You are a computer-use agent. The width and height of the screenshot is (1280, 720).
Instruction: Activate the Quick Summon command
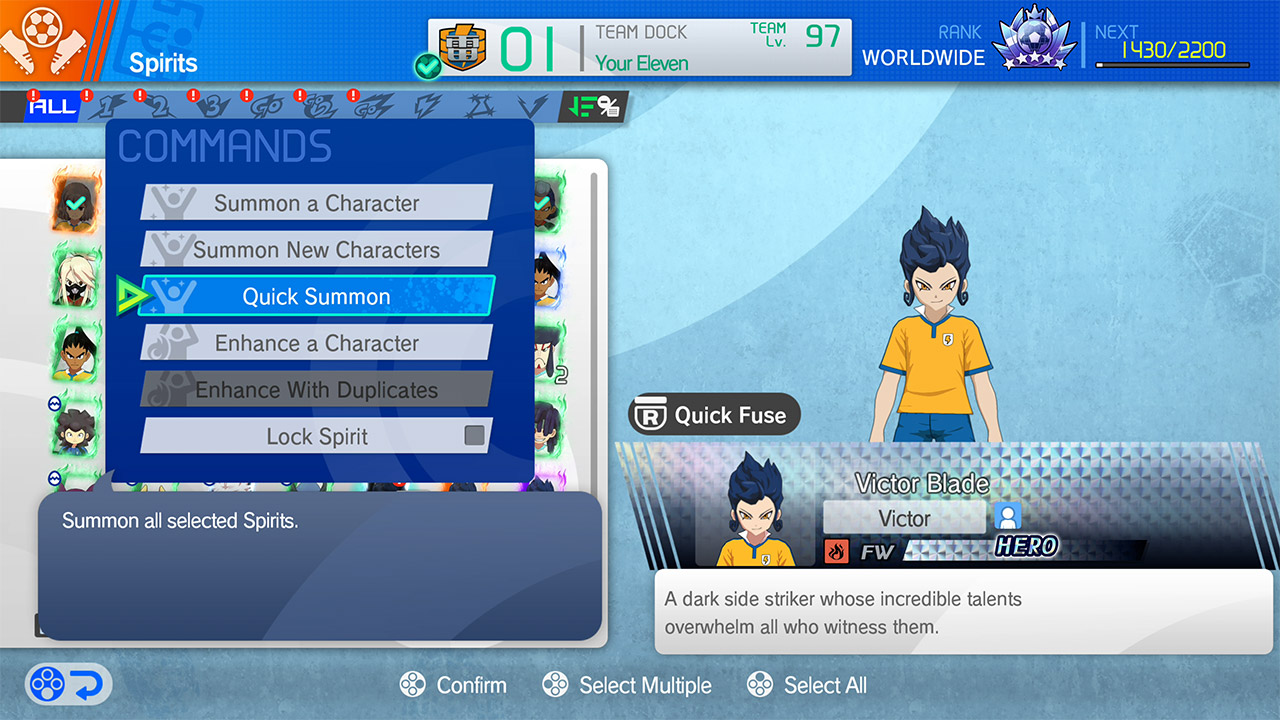(316, 296)
